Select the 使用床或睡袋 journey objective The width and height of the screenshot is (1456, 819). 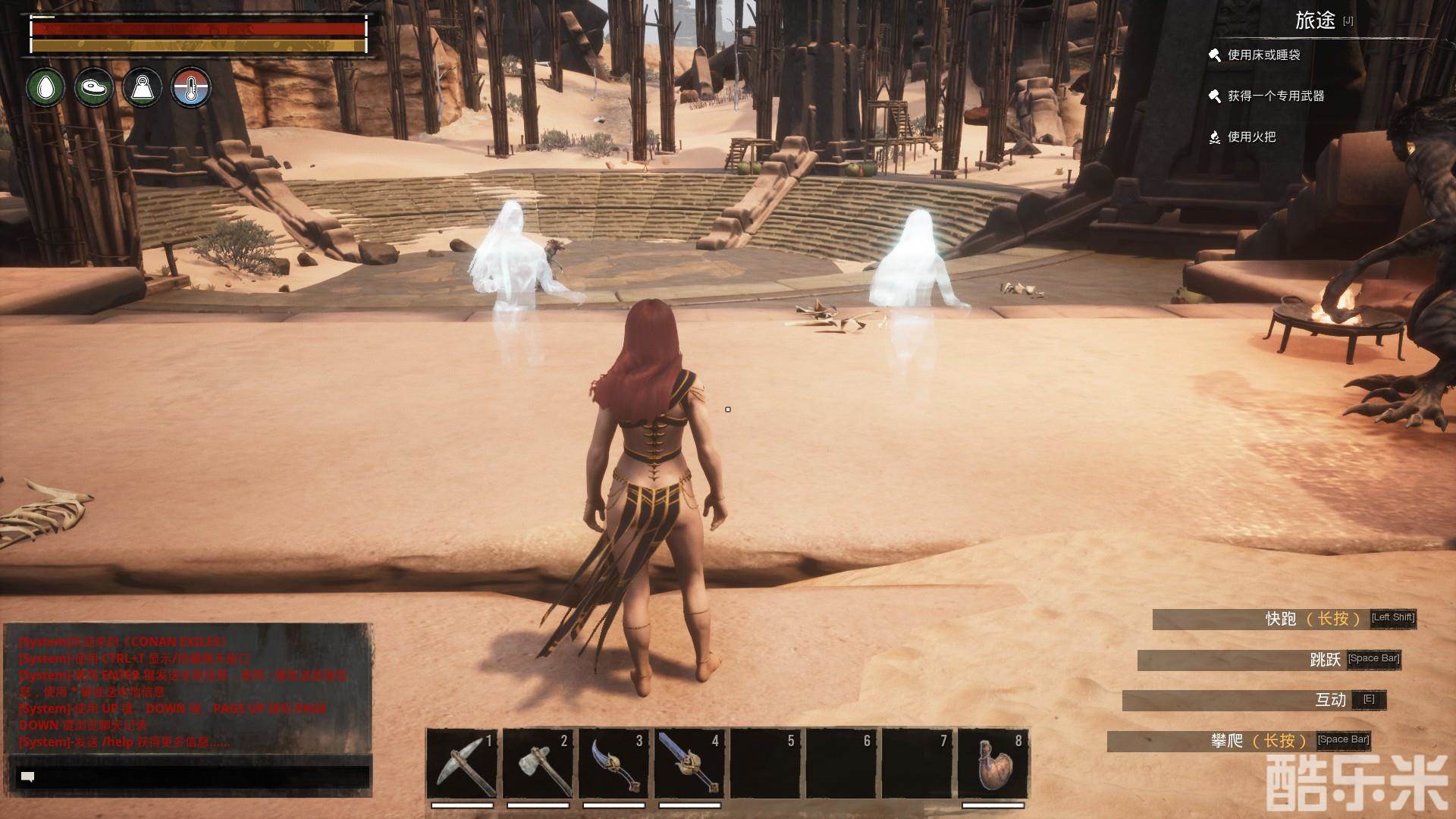click(x=1263, y=55)
